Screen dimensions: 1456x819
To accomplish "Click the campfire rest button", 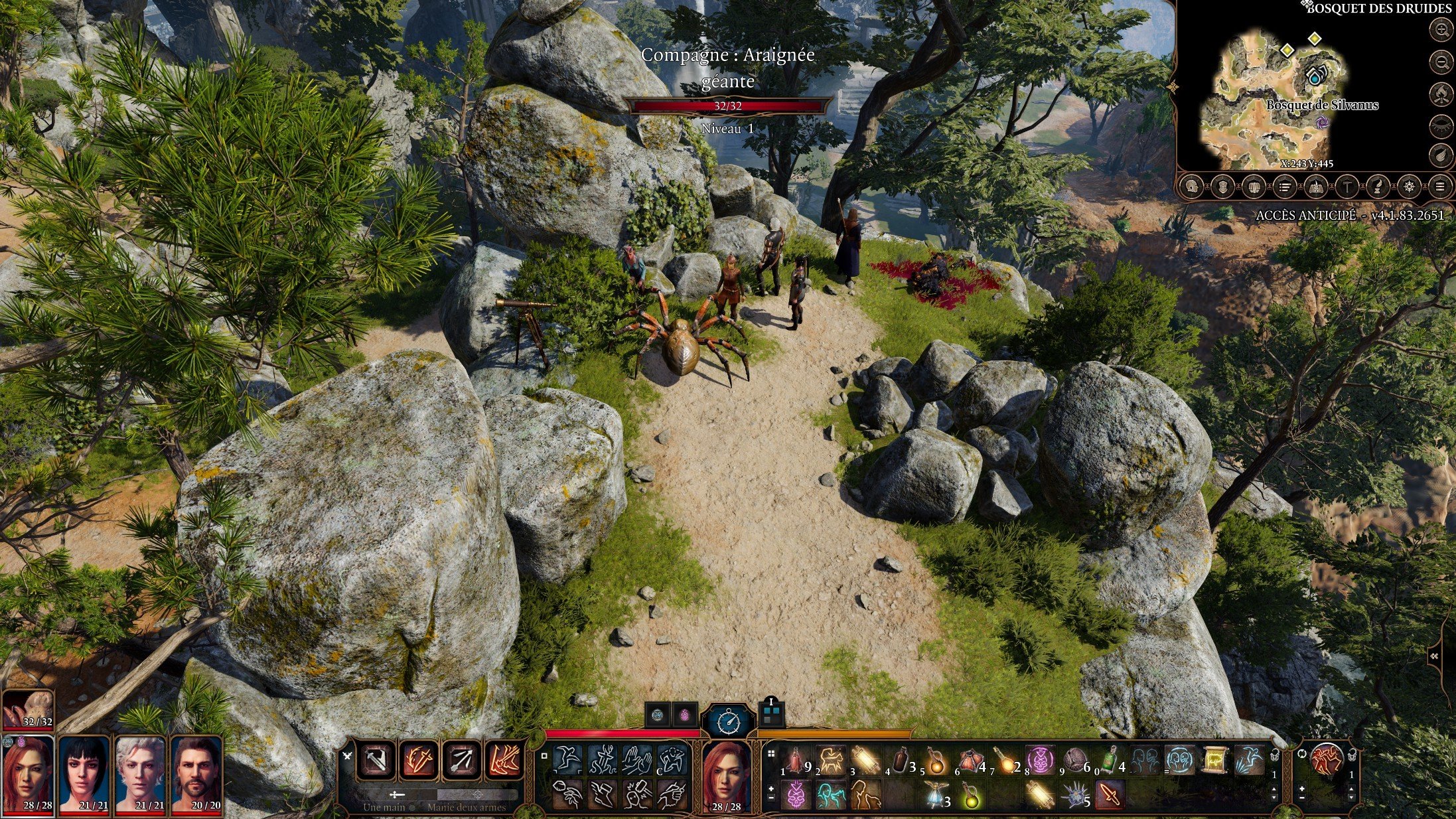I will 1441,94.
